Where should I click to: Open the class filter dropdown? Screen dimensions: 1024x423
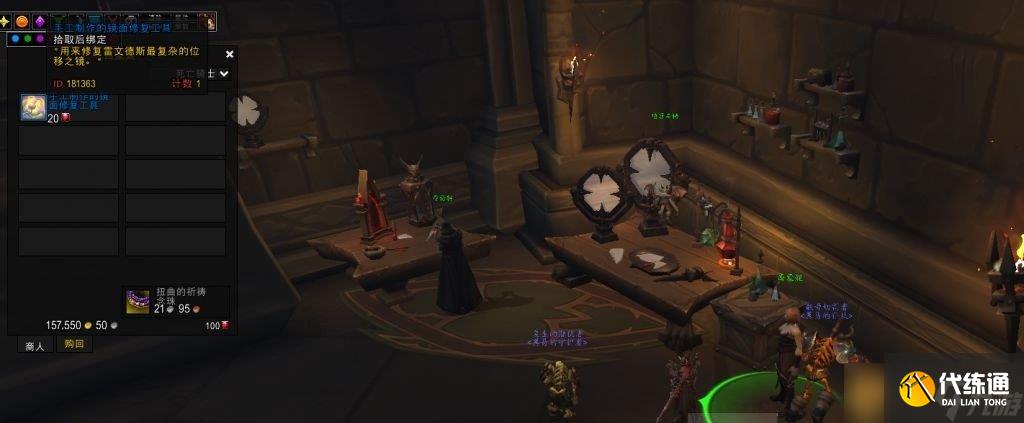click(224, 73)
